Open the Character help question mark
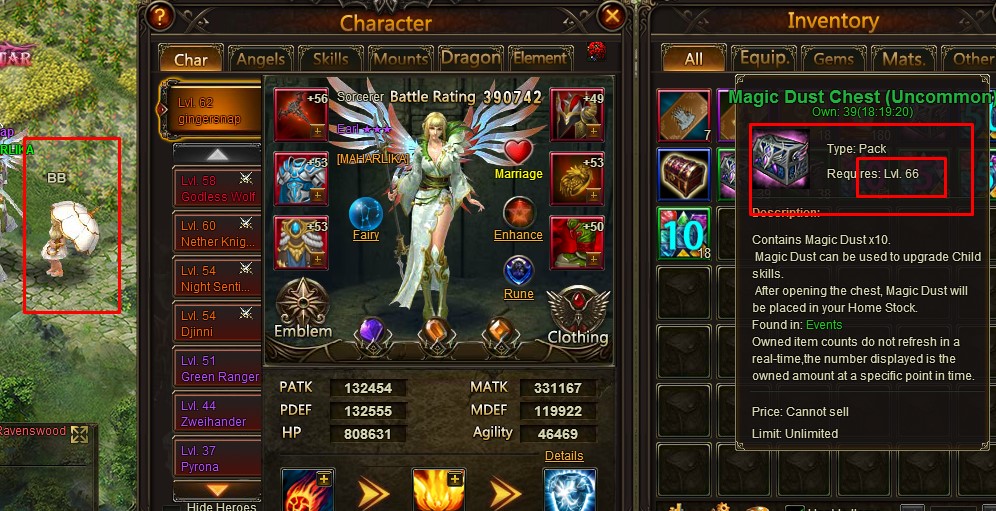The width and height of the screenshot is (996, 511). coord(158,17)
